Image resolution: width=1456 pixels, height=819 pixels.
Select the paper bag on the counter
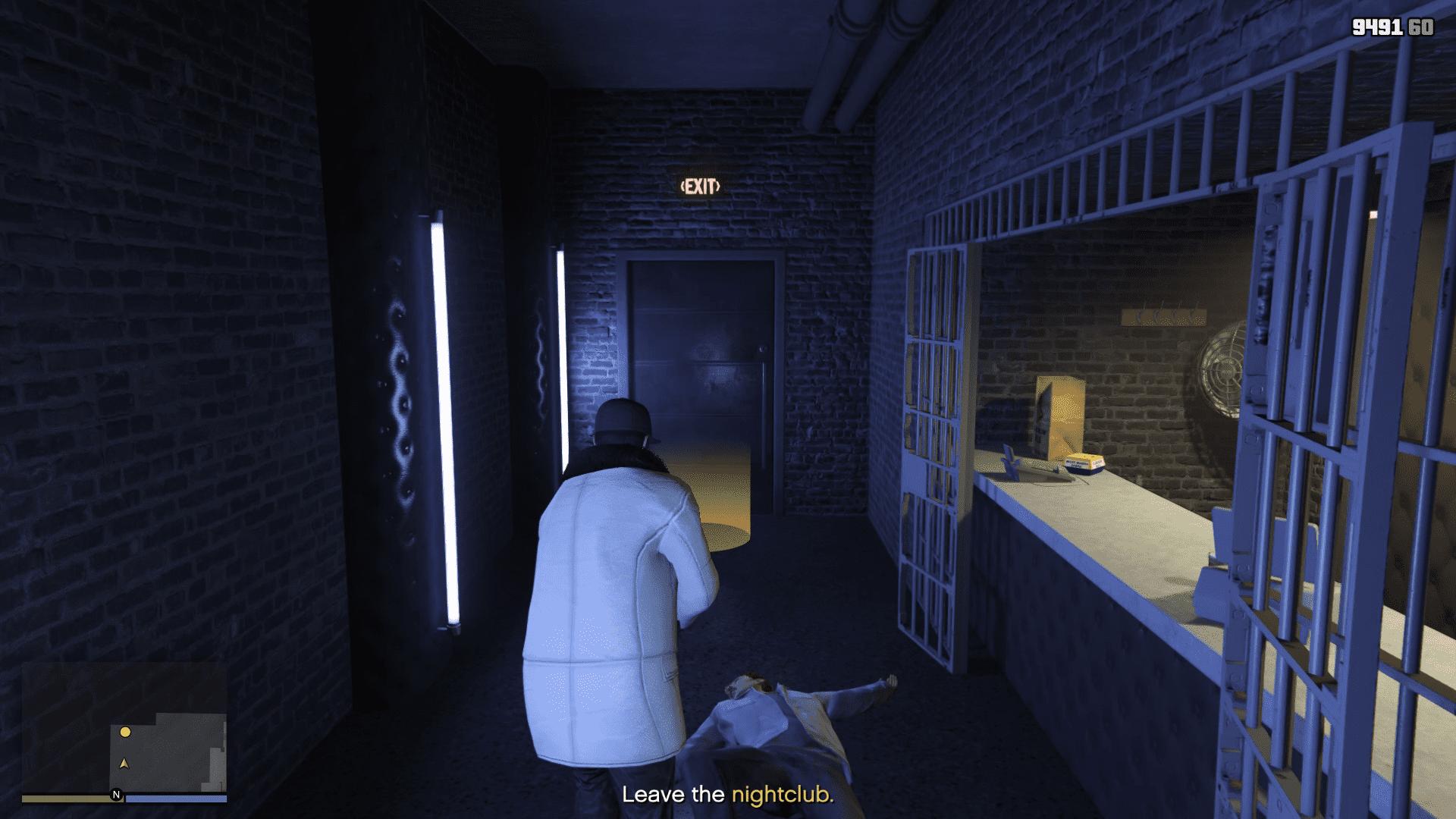(1059, 415)
